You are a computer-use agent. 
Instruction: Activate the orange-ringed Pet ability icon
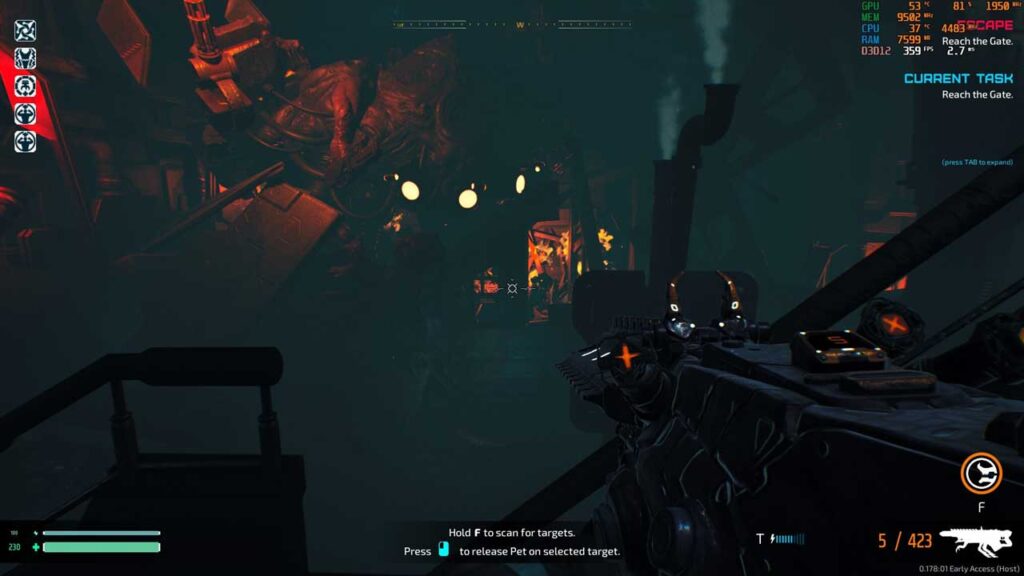(981, 473)
